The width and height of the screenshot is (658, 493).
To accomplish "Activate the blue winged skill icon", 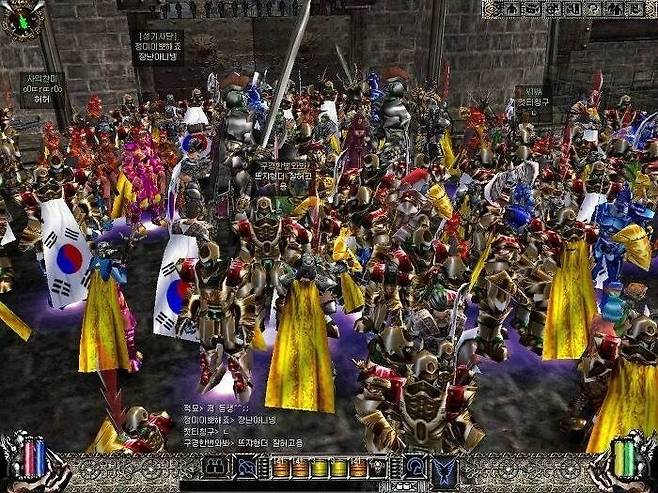I will point(443,468).
